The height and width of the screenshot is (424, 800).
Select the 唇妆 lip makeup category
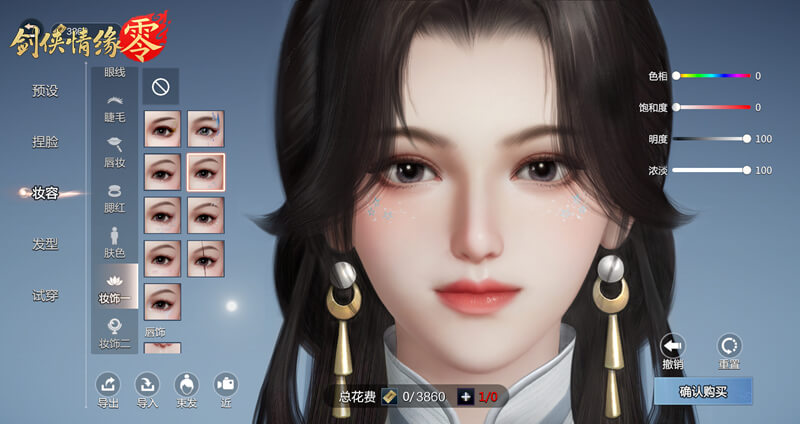point(115,151)
